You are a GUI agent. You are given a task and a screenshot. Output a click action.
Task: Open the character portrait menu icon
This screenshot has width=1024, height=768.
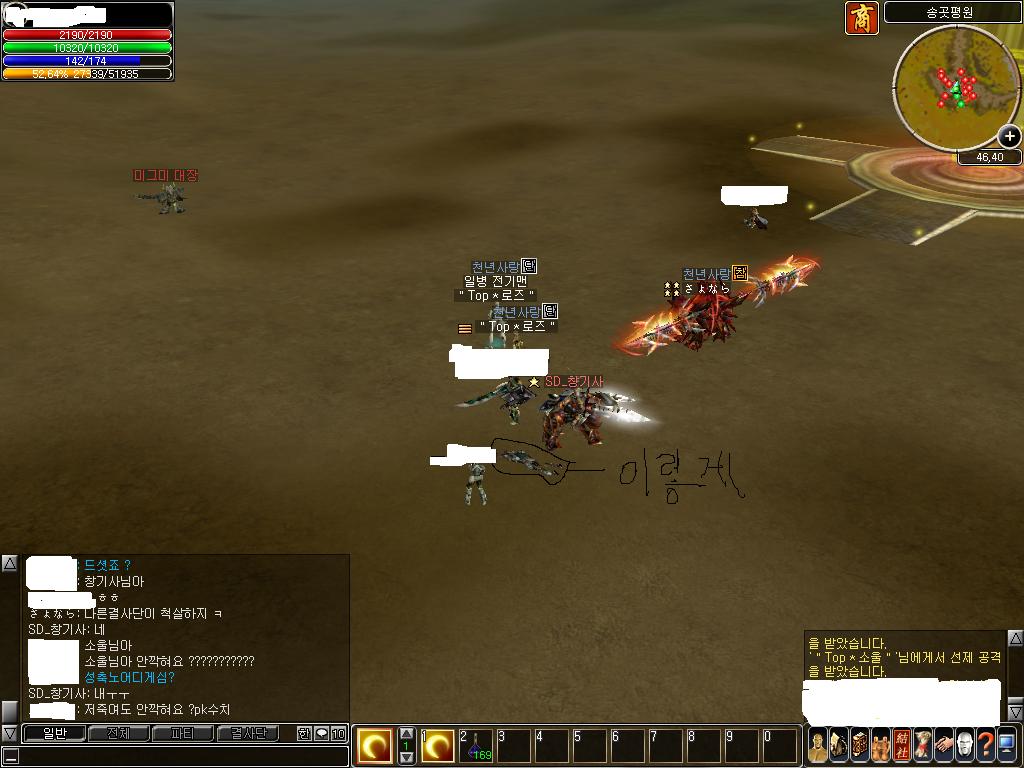click(818, 745)
